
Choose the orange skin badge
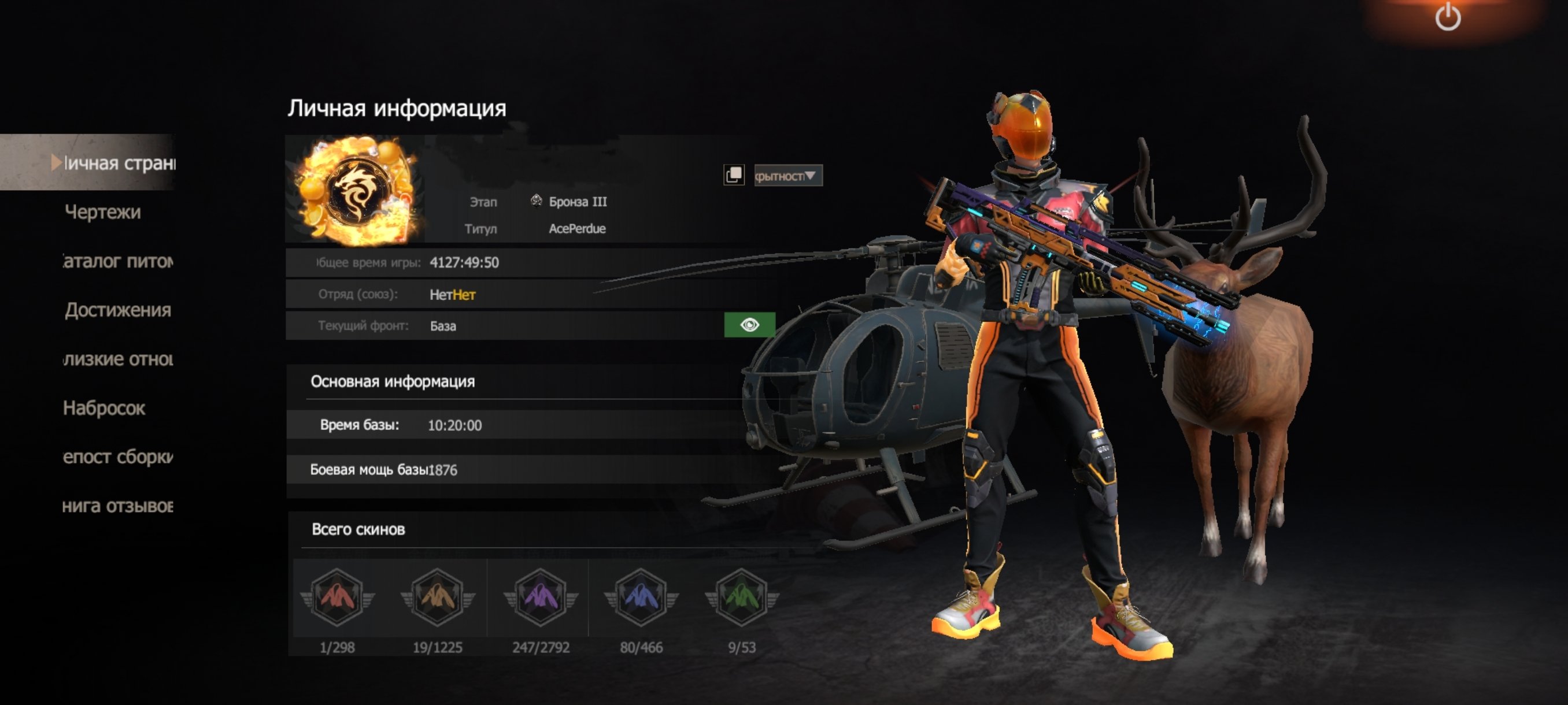[437, 598]
